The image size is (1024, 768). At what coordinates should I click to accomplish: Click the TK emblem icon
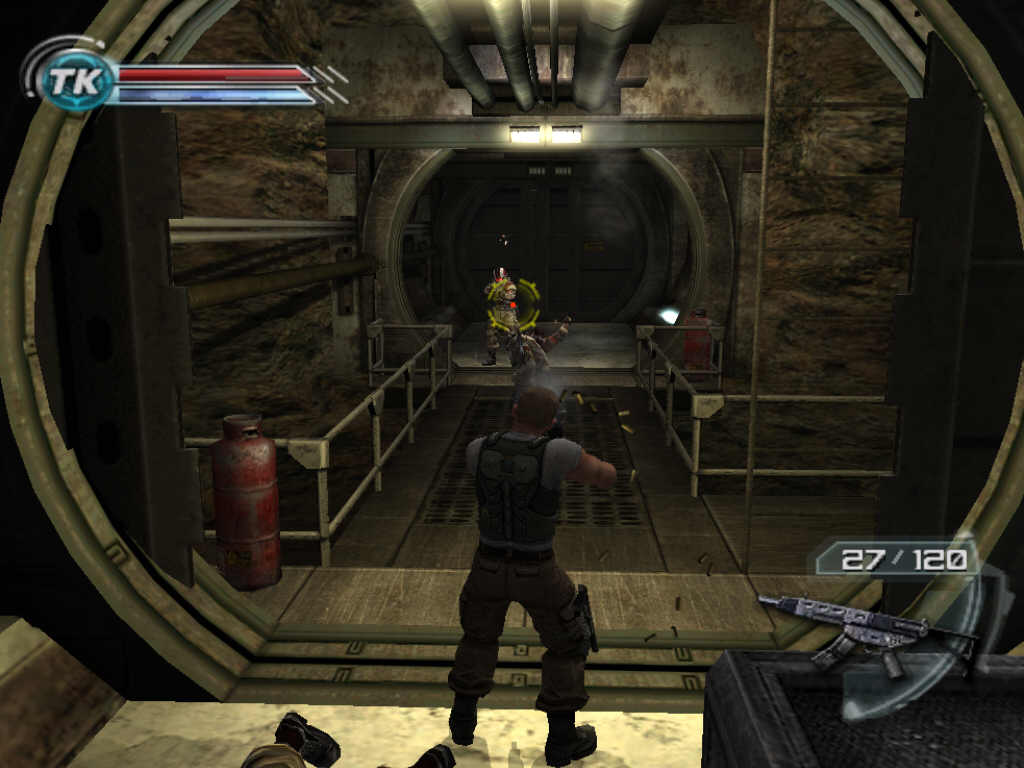click(x=76, y=81)
